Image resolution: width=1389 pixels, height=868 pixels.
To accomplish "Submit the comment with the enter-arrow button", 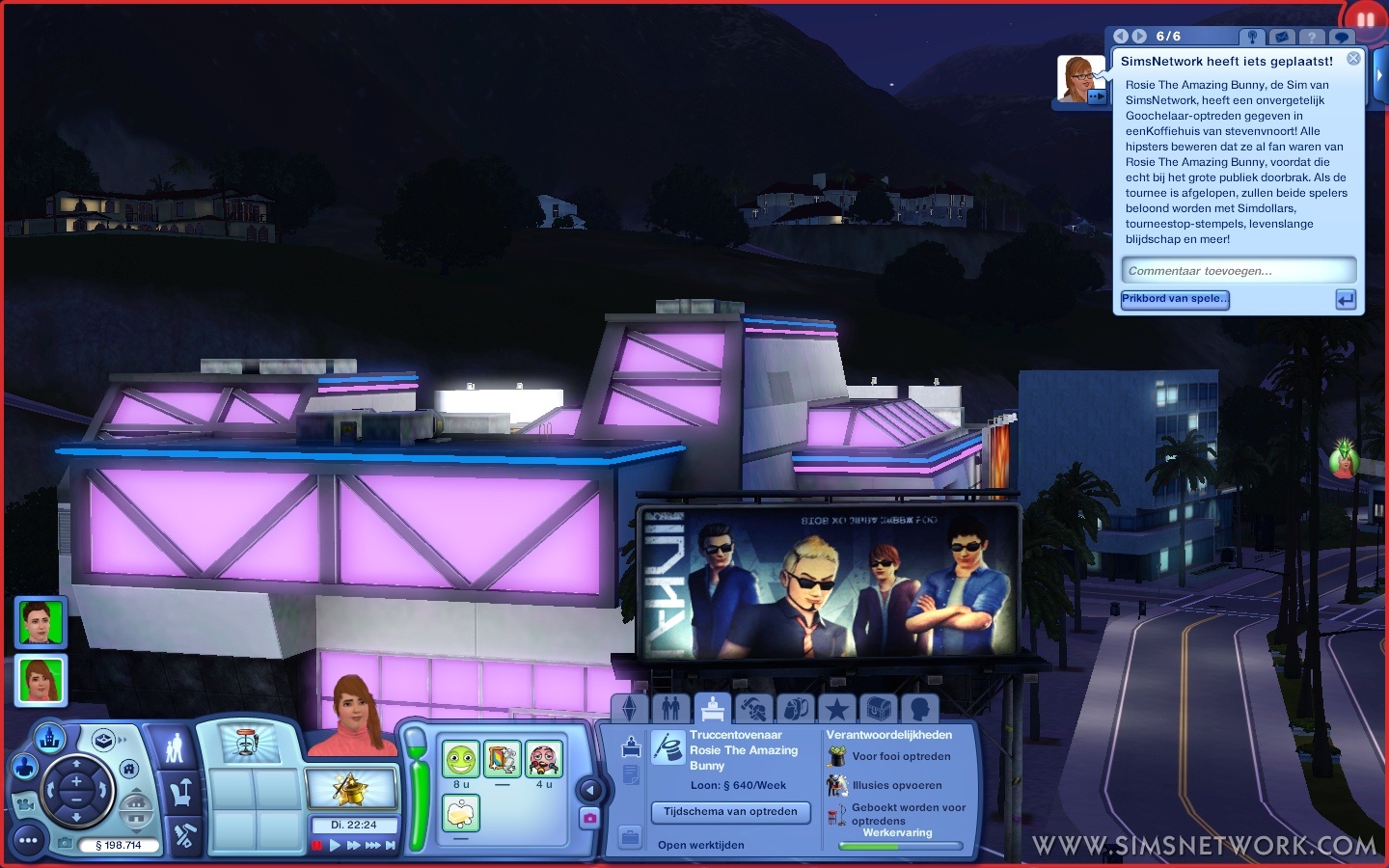I will click(x=1346, y=300).
